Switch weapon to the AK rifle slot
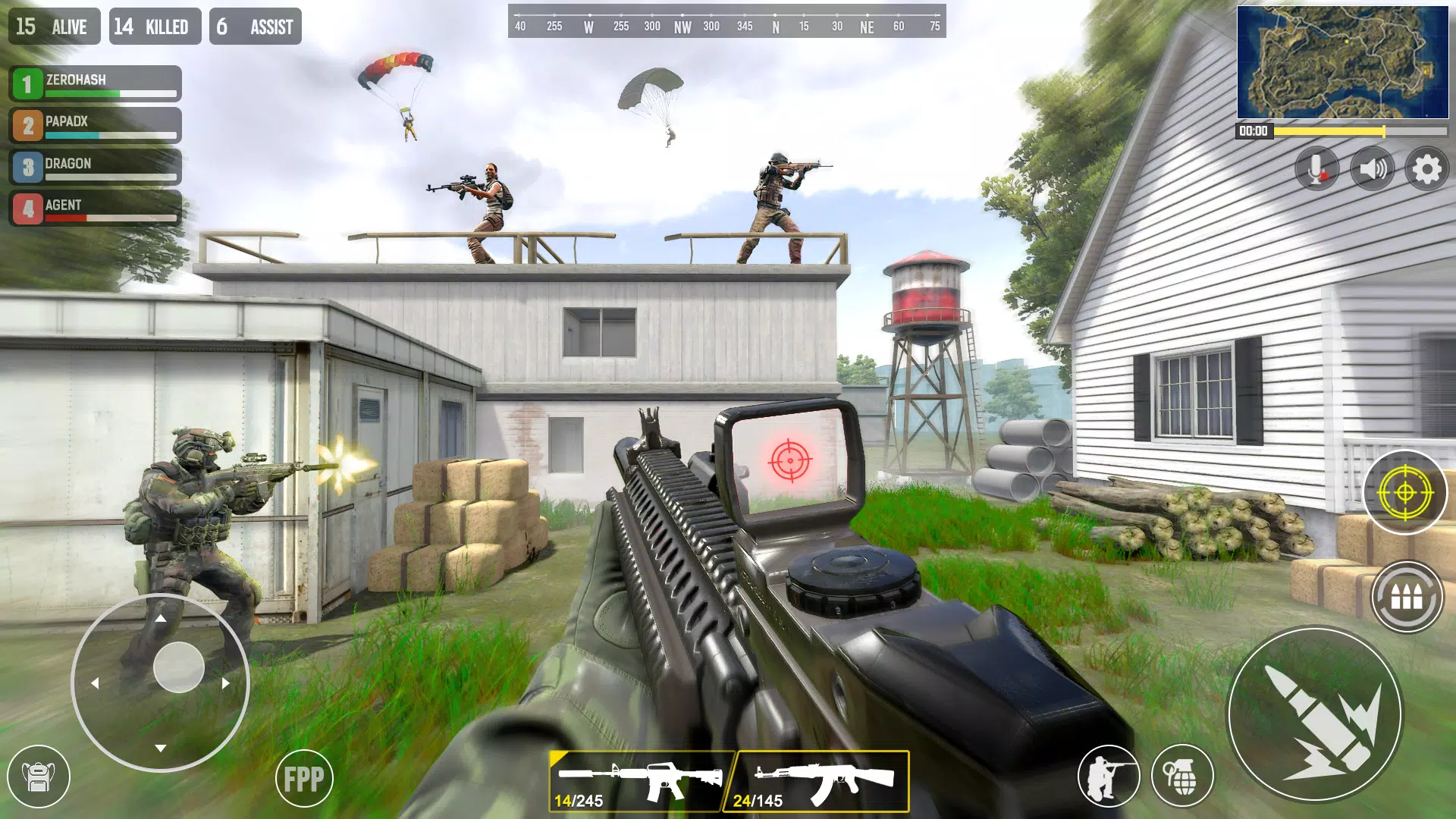 (815, 781)
